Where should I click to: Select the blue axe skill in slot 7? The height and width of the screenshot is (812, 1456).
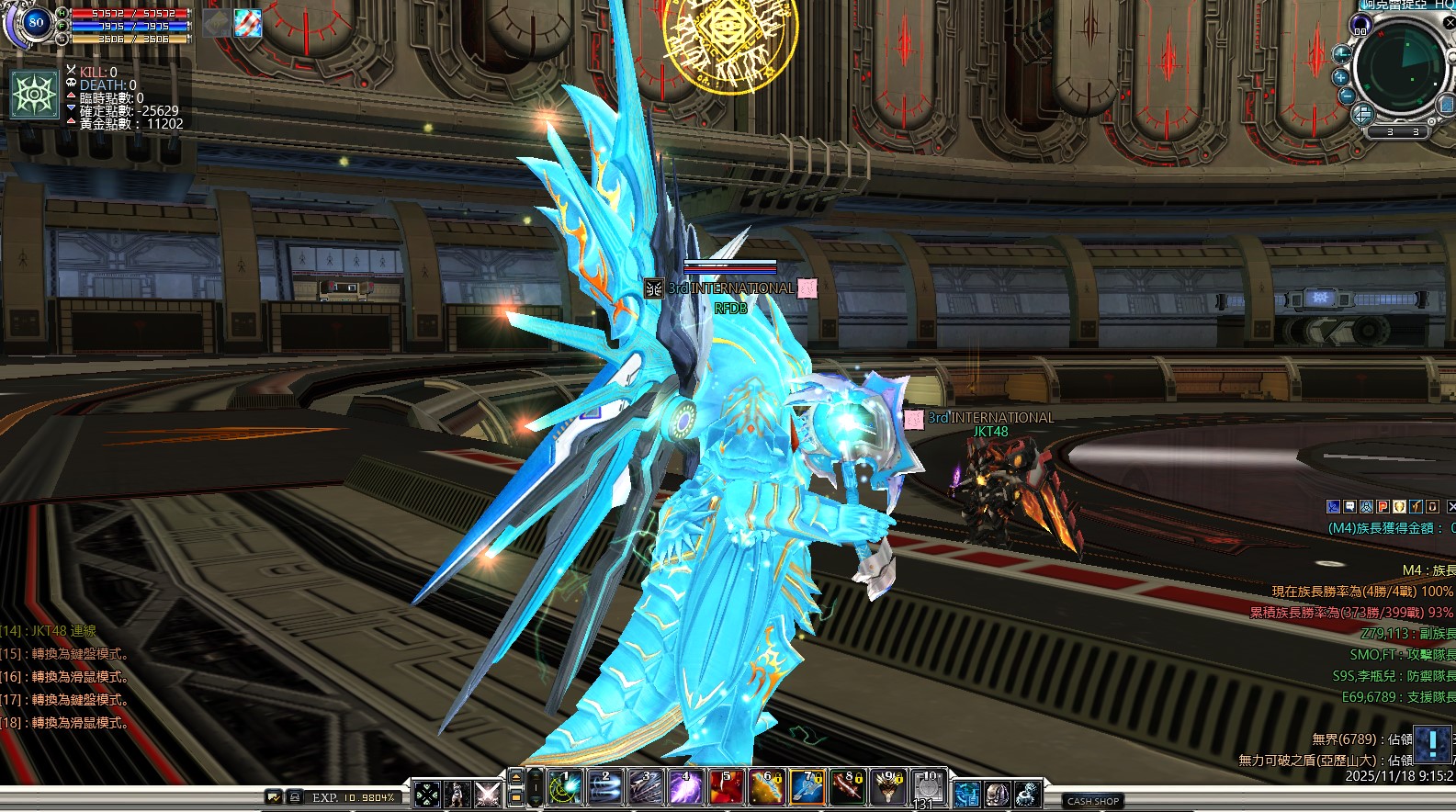(x=807, y=789)
